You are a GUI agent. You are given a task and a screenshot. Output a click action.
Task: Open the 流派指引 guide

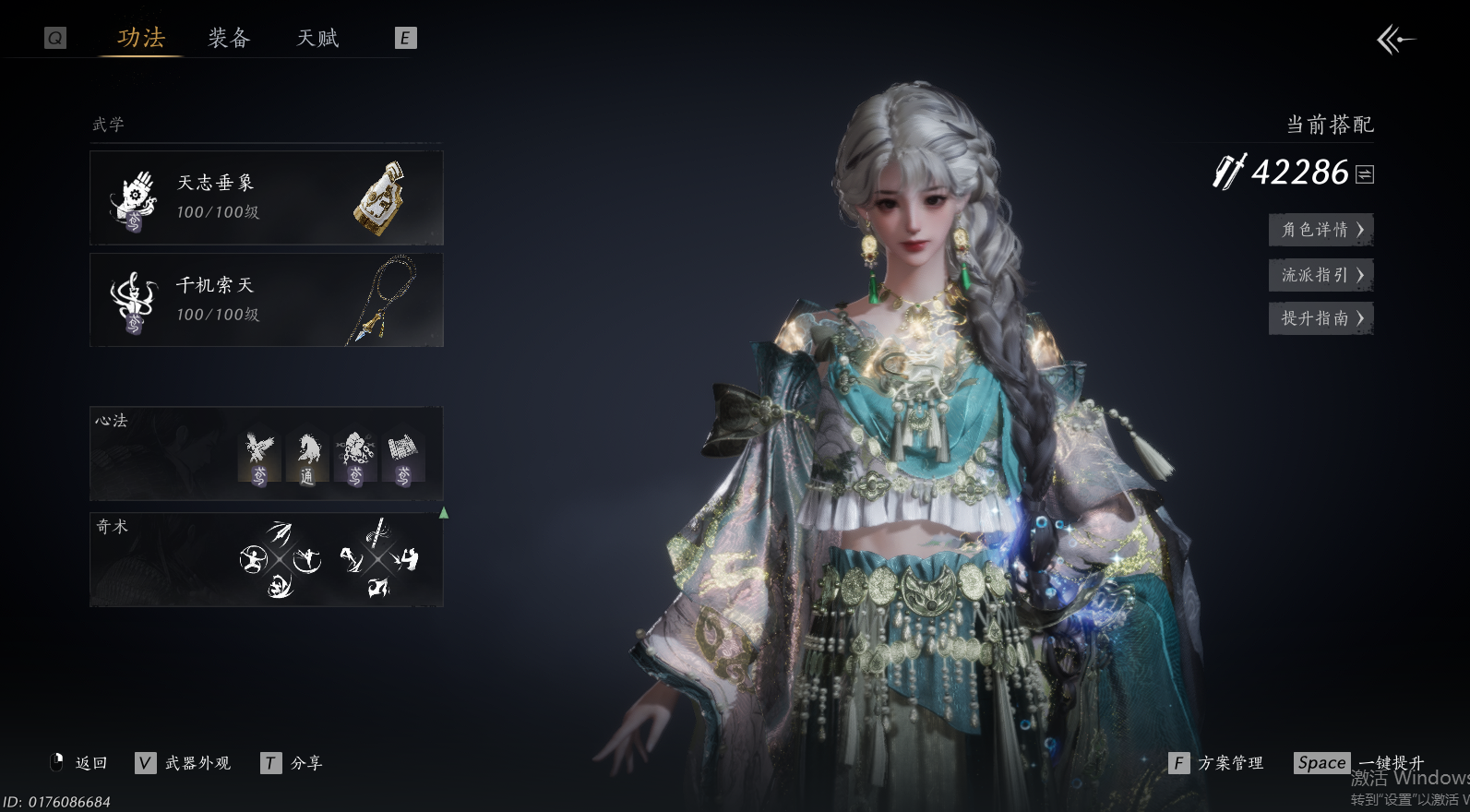click(x=1321, y=275)
